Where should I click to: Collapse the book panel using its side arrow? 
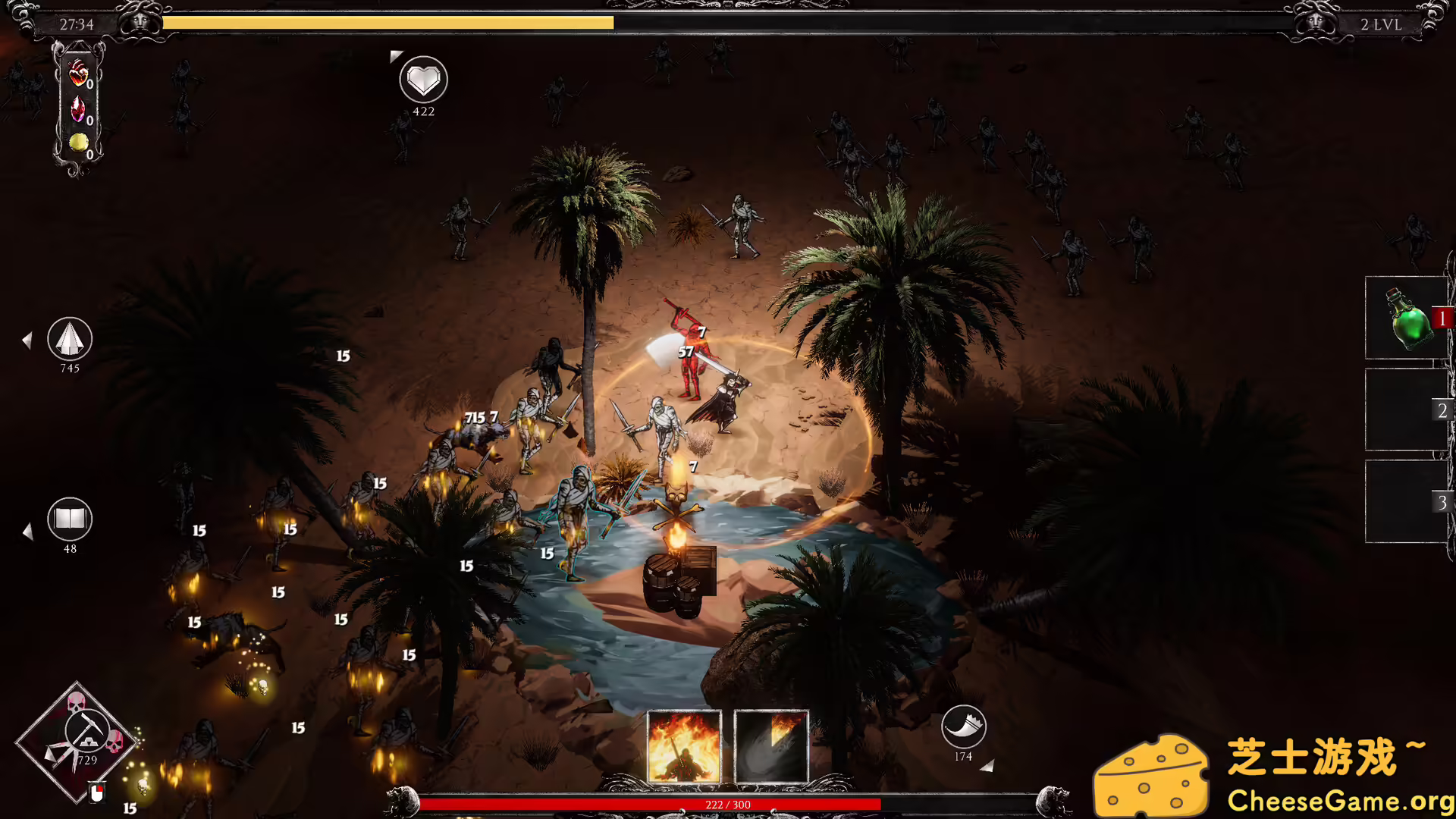tap(28, 532)
